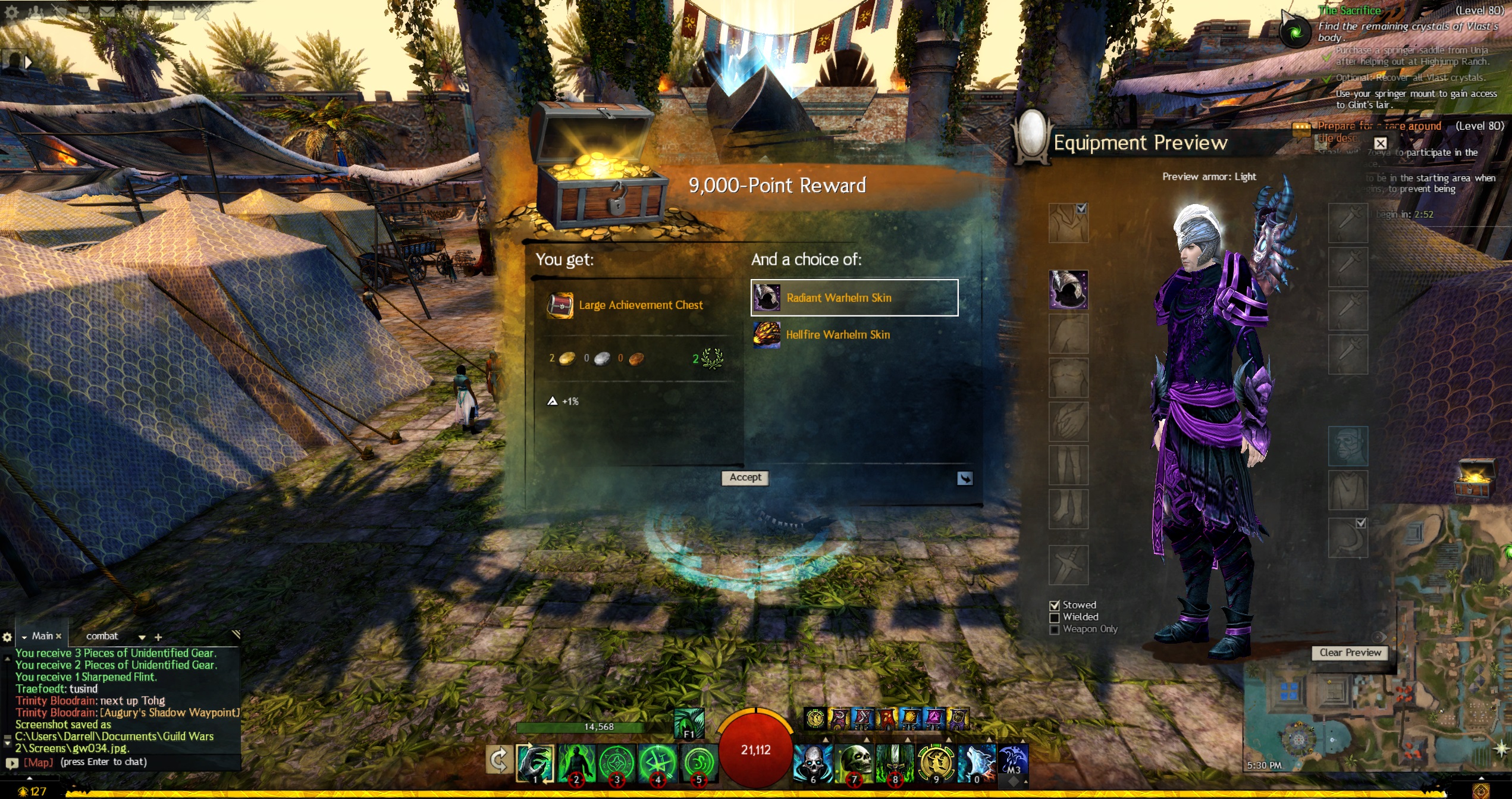Image resolution: width=1512 pixels, height=799 pixels.
Task: Open chat options gear icon
Action: click(x=7, y=637)
